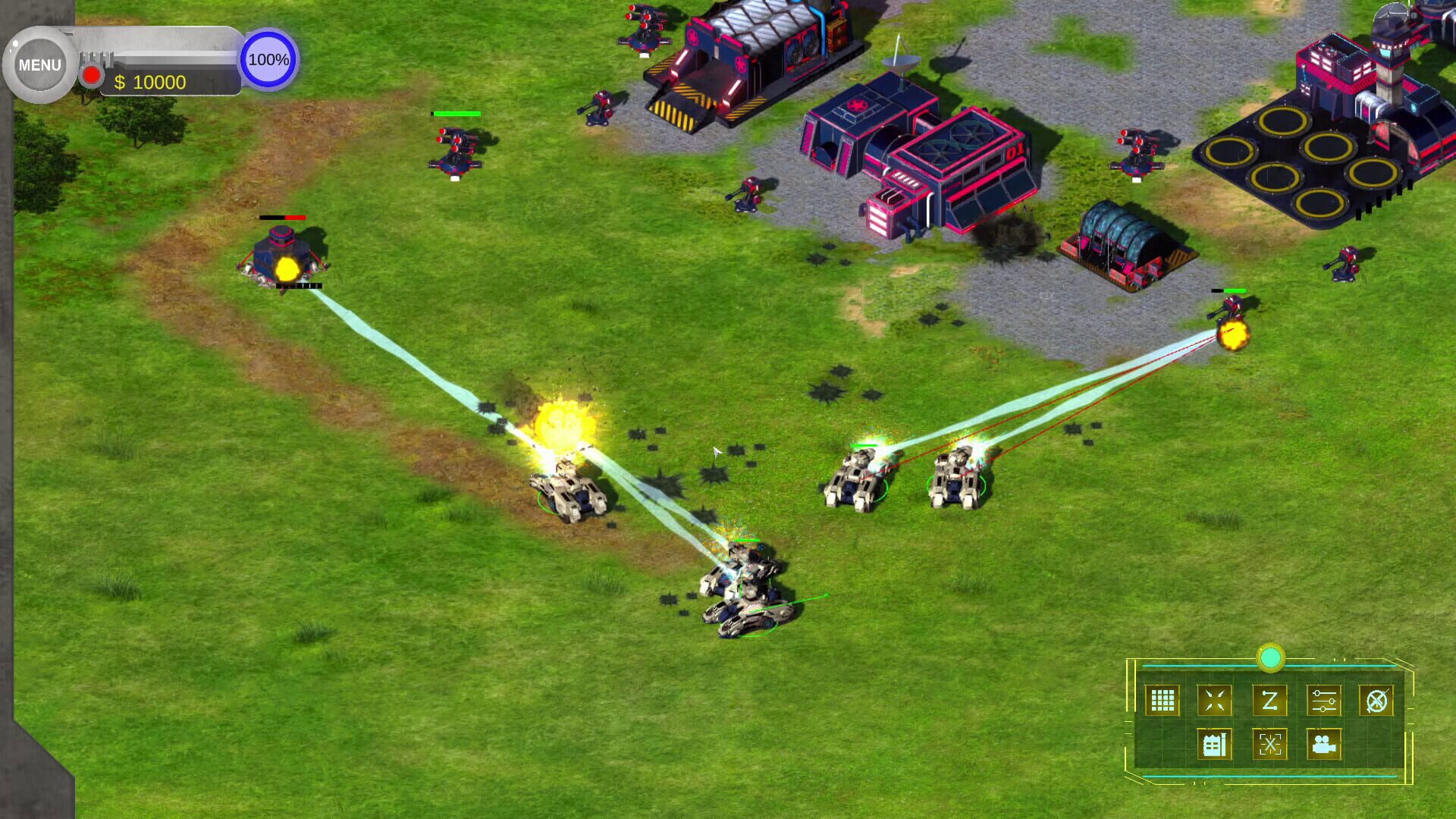1456x819 pixels.
Task: Select the scatter X command icon
Action: coord(1269,745)
